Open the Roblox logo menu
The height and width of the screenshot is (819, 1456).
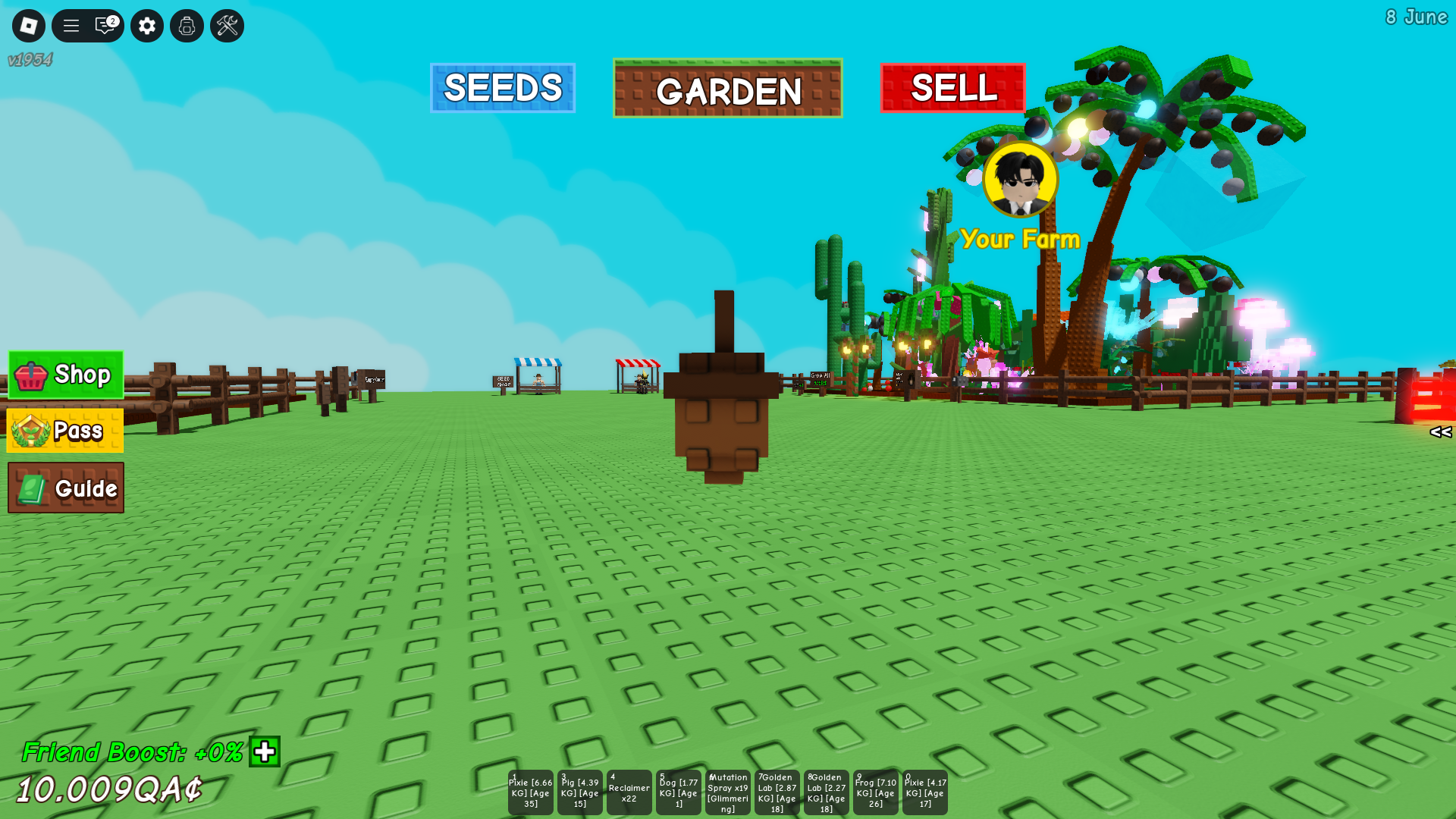pos(29,26)
